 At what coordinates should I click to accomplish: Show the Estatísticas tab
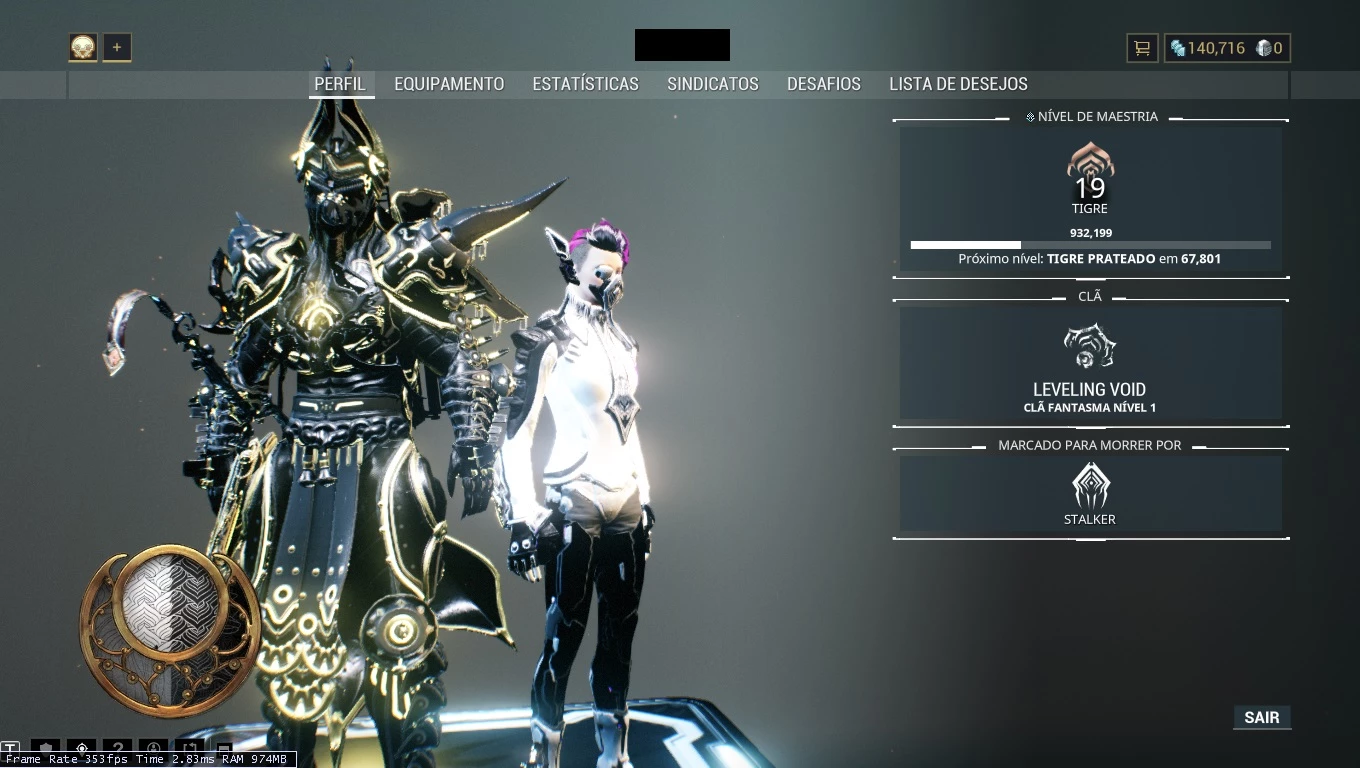pyautogui.click(x=585, y=84)
